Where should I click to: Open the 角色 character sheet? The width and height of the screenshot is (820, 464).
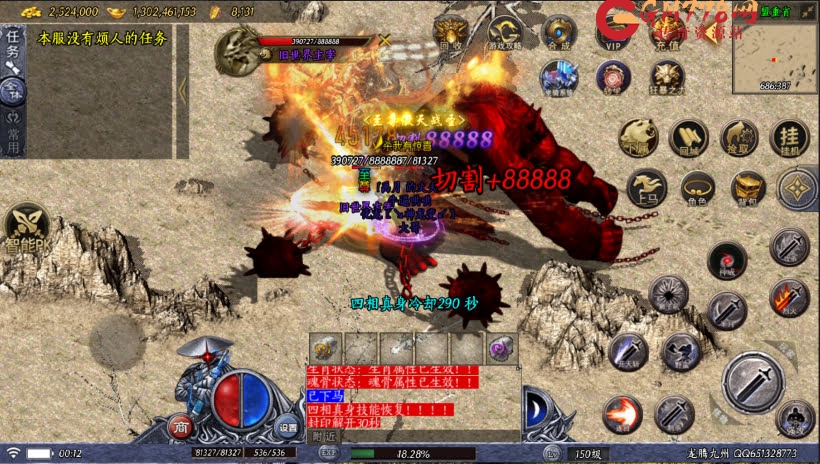(x=697, y=188)
